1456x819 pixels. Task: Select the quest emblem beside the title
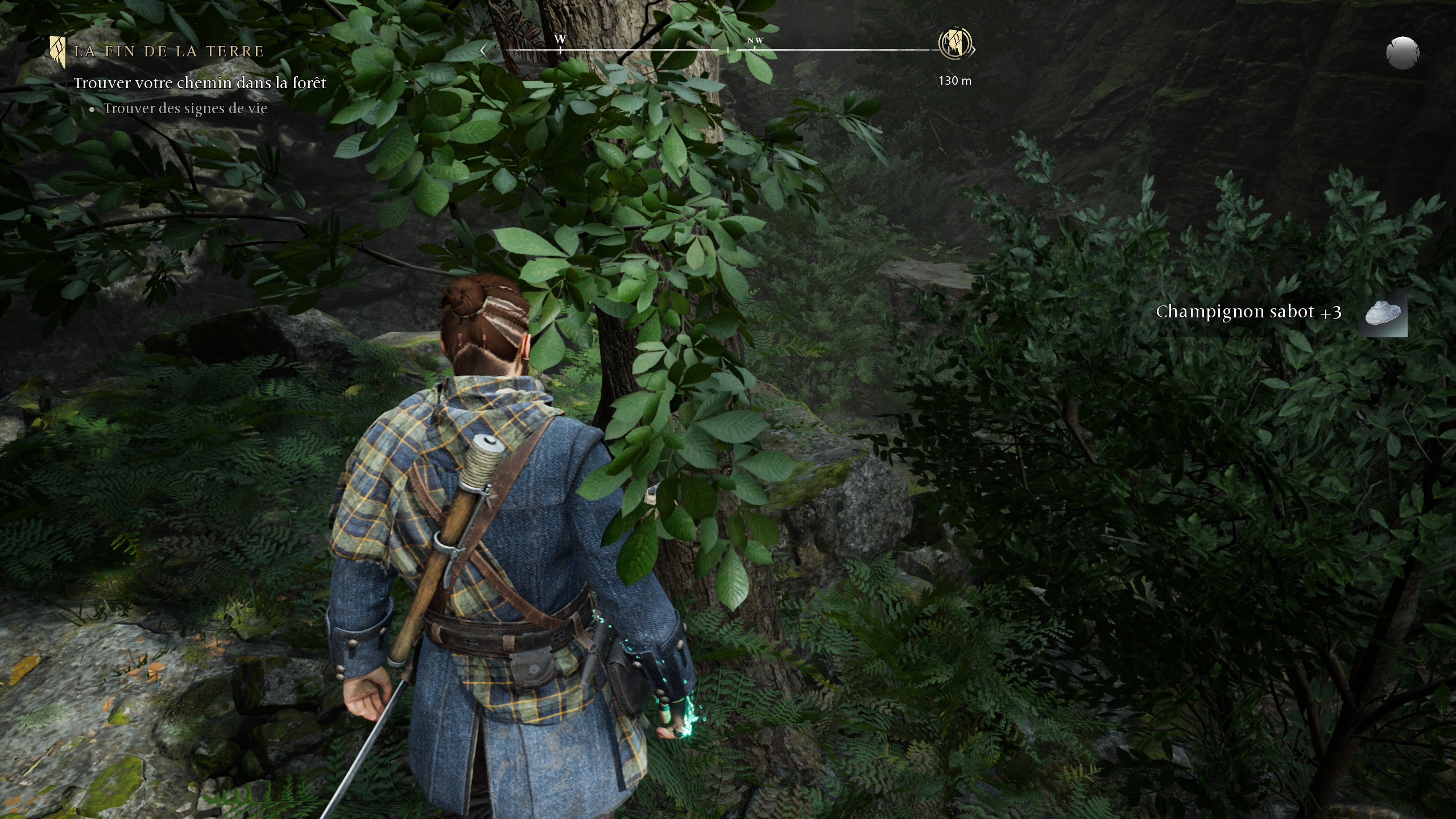coord(57,52)
